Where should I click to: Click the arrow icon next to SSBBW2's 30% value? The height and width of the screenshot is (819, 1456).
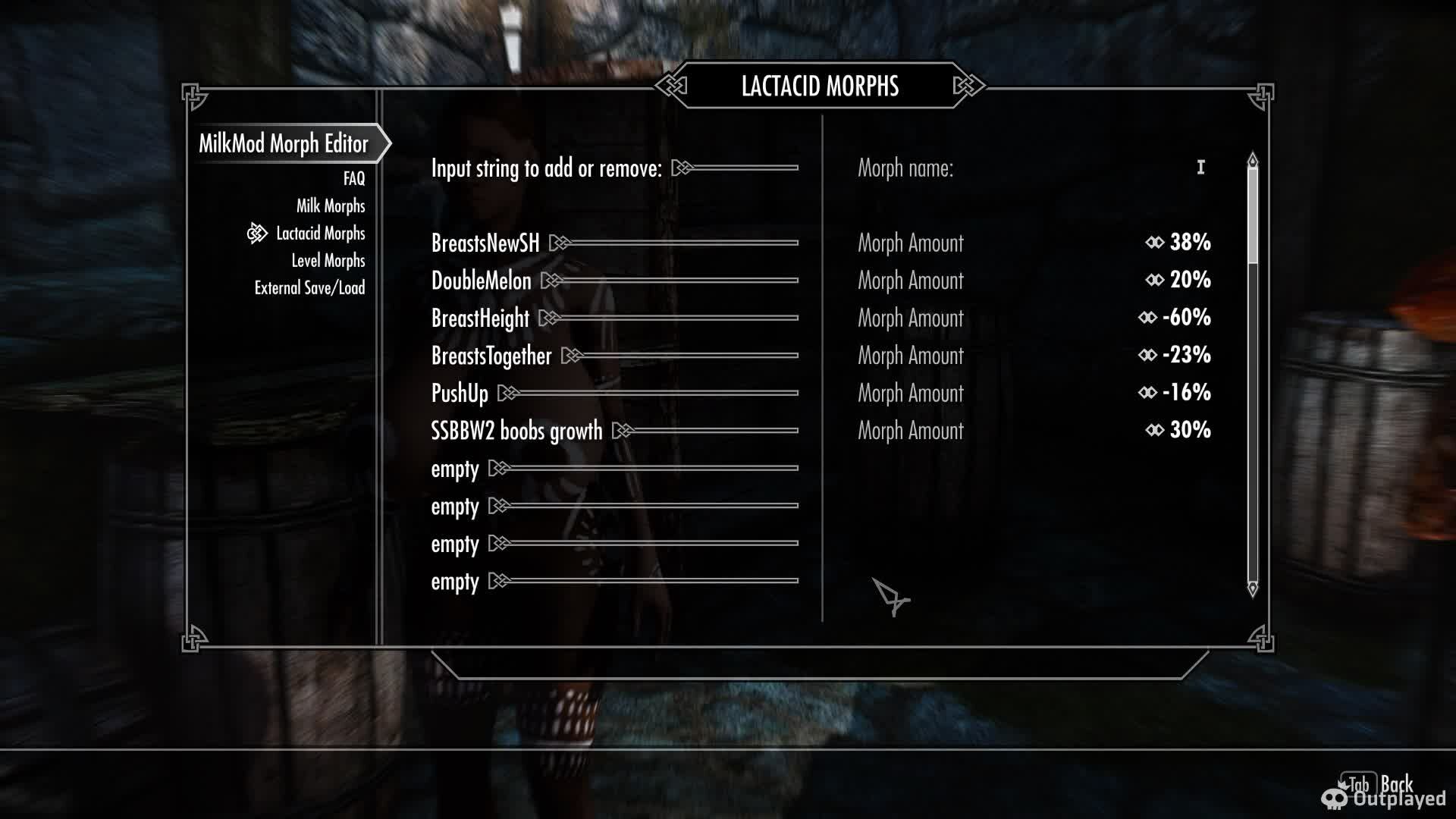click(x=1154, y=431)
